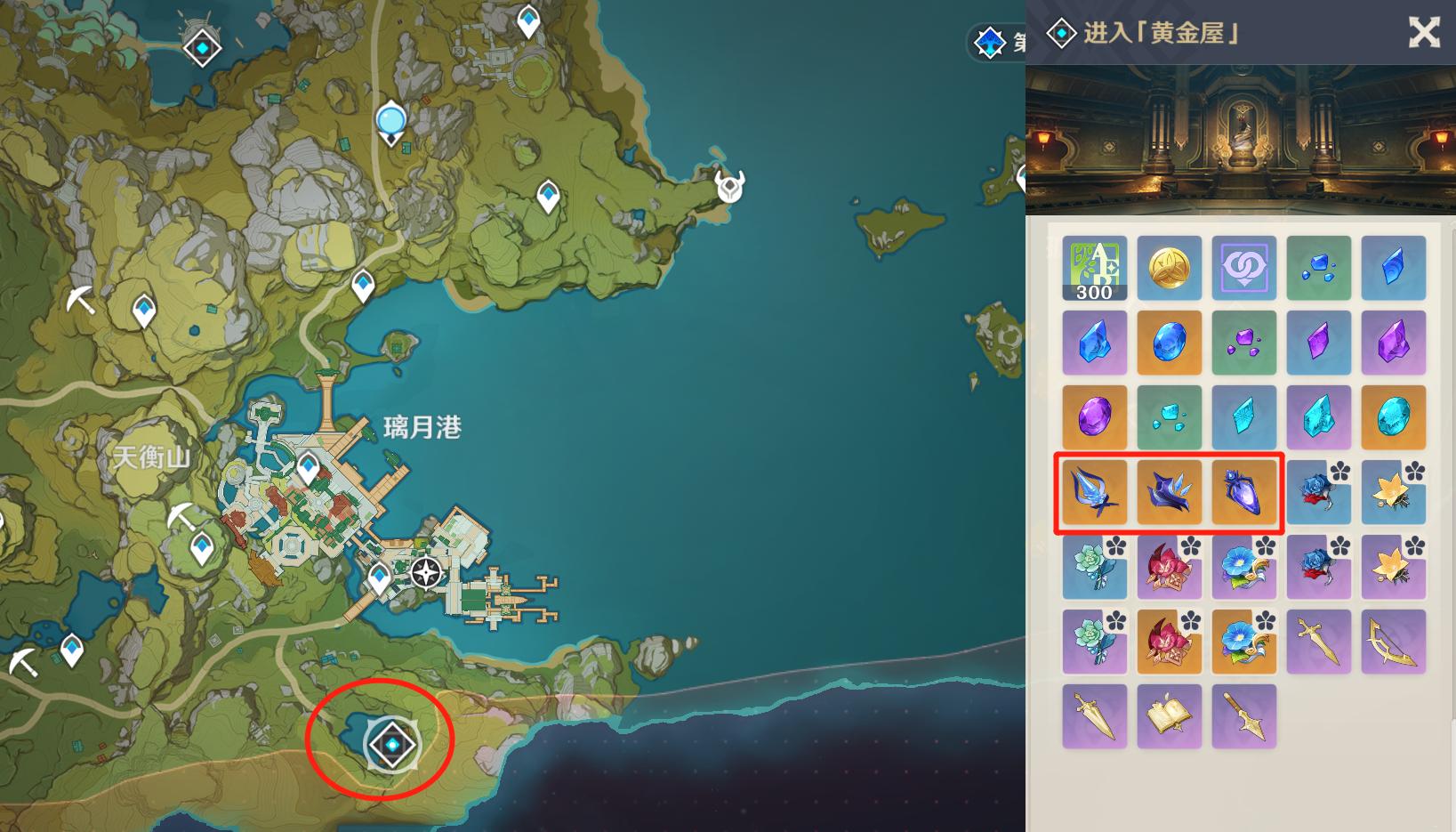
Task: Inspect the Tusk of Monoceros Caeli drop
Action: 1094,492
